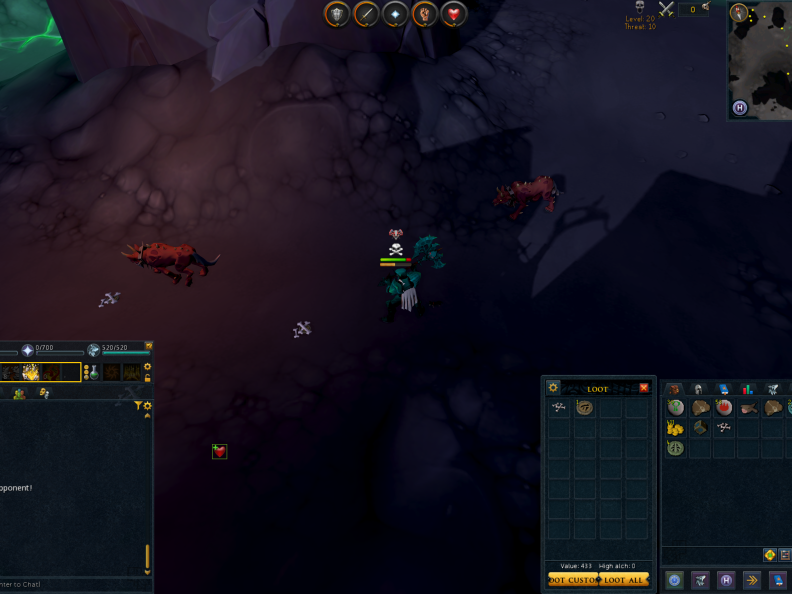The width and height of the screenshot is (792, 594).
Task: Take the bones from the loot window
Action: (559, 407)
